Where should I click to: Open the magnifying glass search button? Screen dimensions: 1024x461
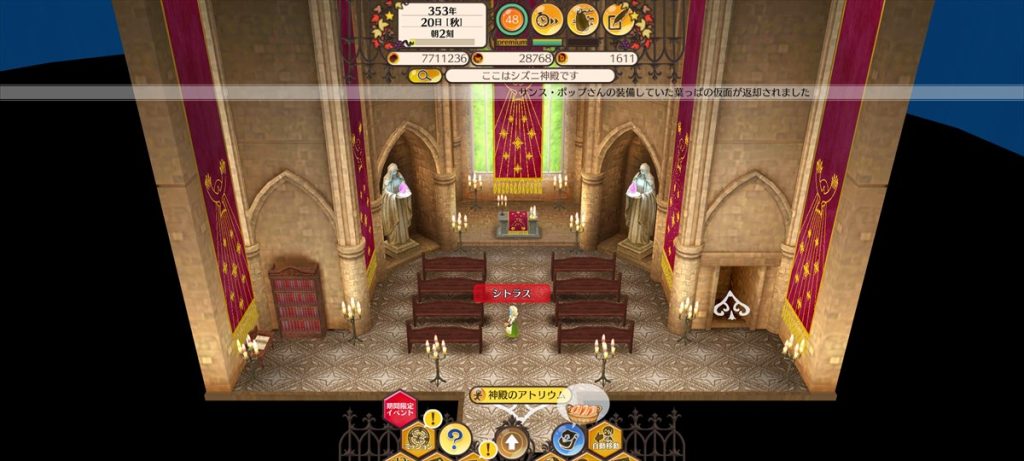click(425, 75)
